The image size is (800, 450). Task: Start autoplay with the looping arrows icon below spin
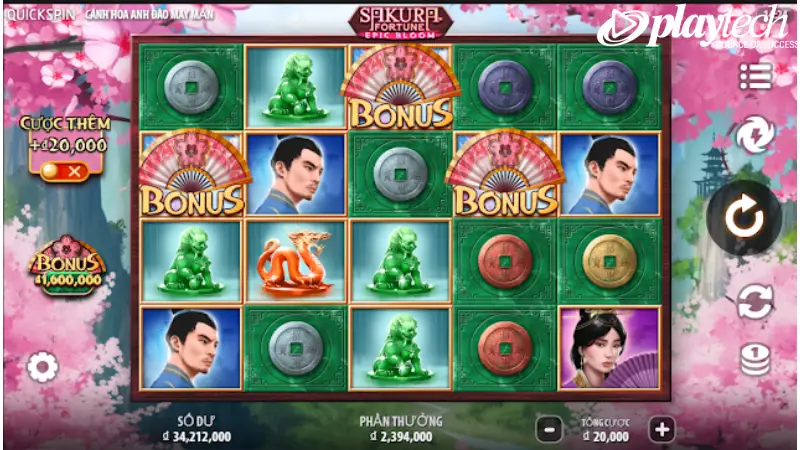(755, 301)
